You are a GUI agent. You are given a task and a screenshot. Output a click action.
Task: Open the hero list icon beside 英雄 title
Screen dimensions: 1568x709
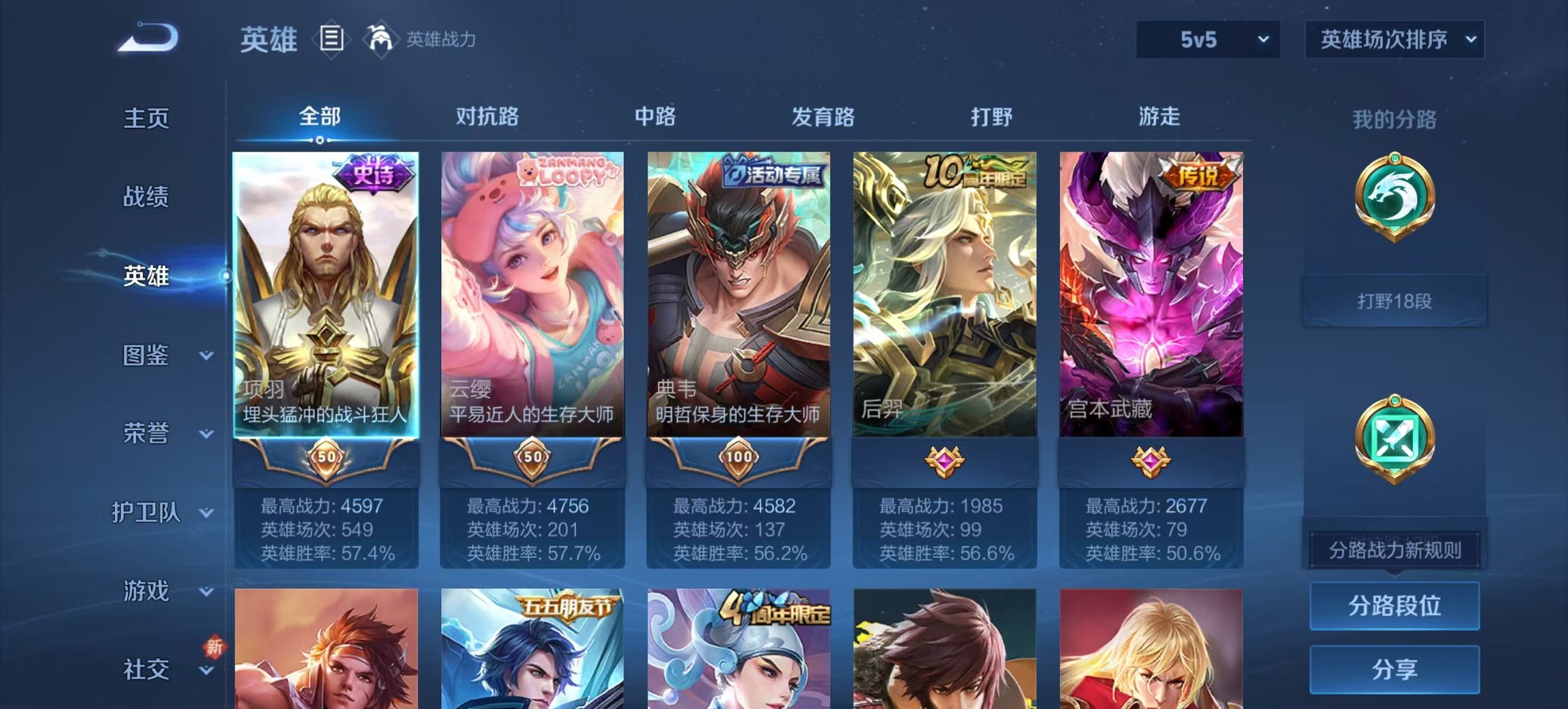[x=331, y=40]
